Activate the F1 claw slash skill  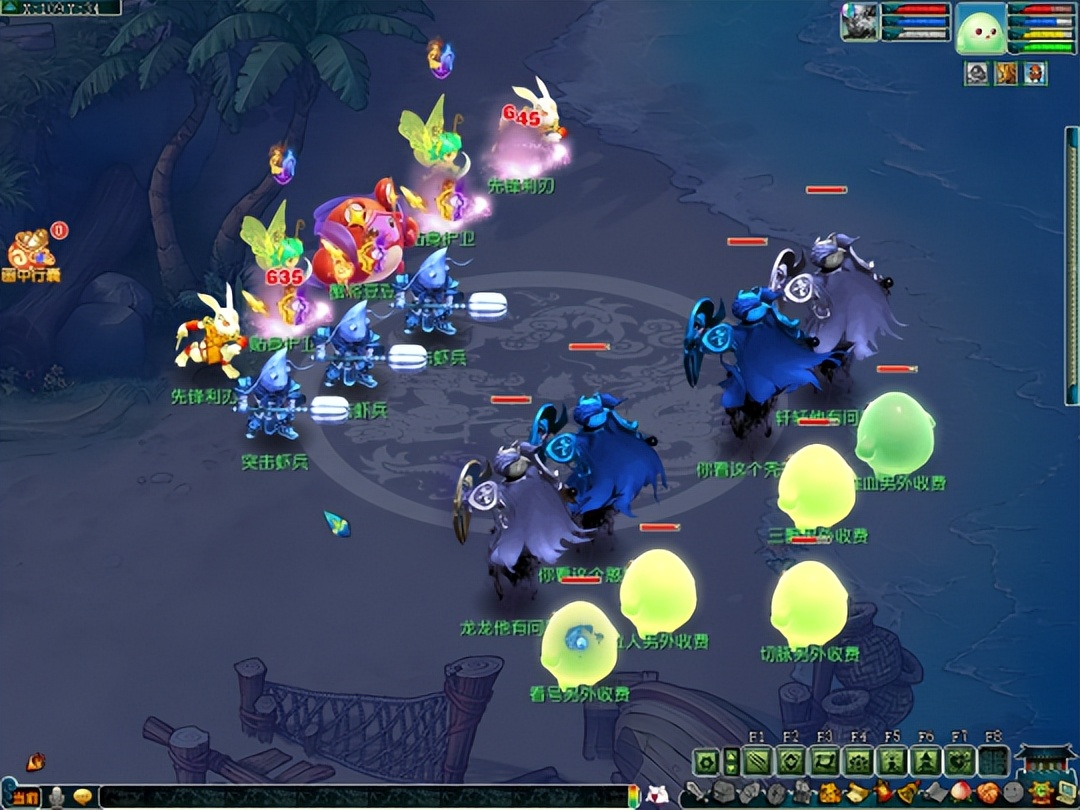pyautogui.click(x=757, y=761)
